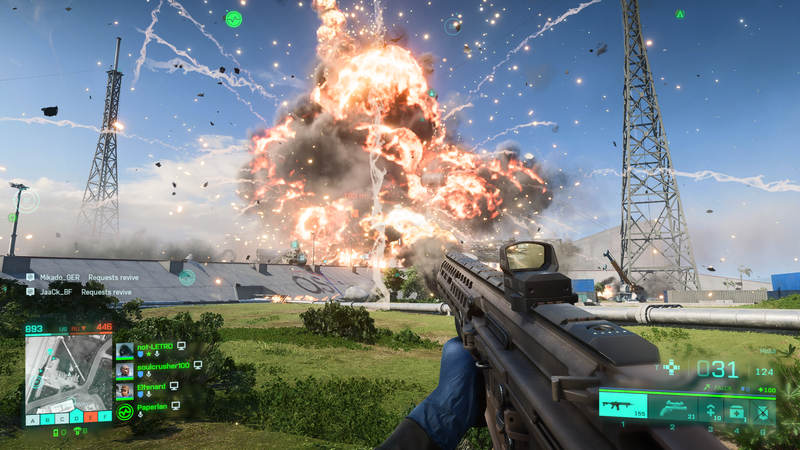Choose squad member Elfenard
Image resolution: width=800 pixels, height=450 pixels.
(x=152, y=386)
